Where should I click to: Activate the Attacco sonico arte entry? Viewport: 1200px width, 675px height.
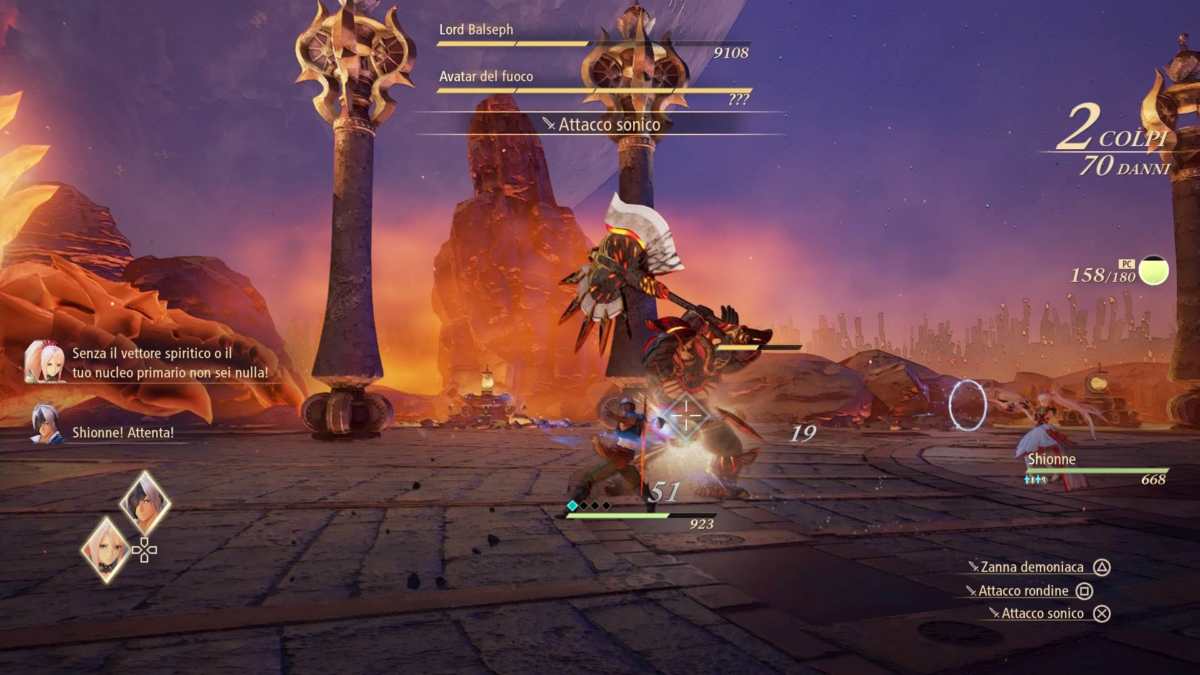click(1042, 614)
